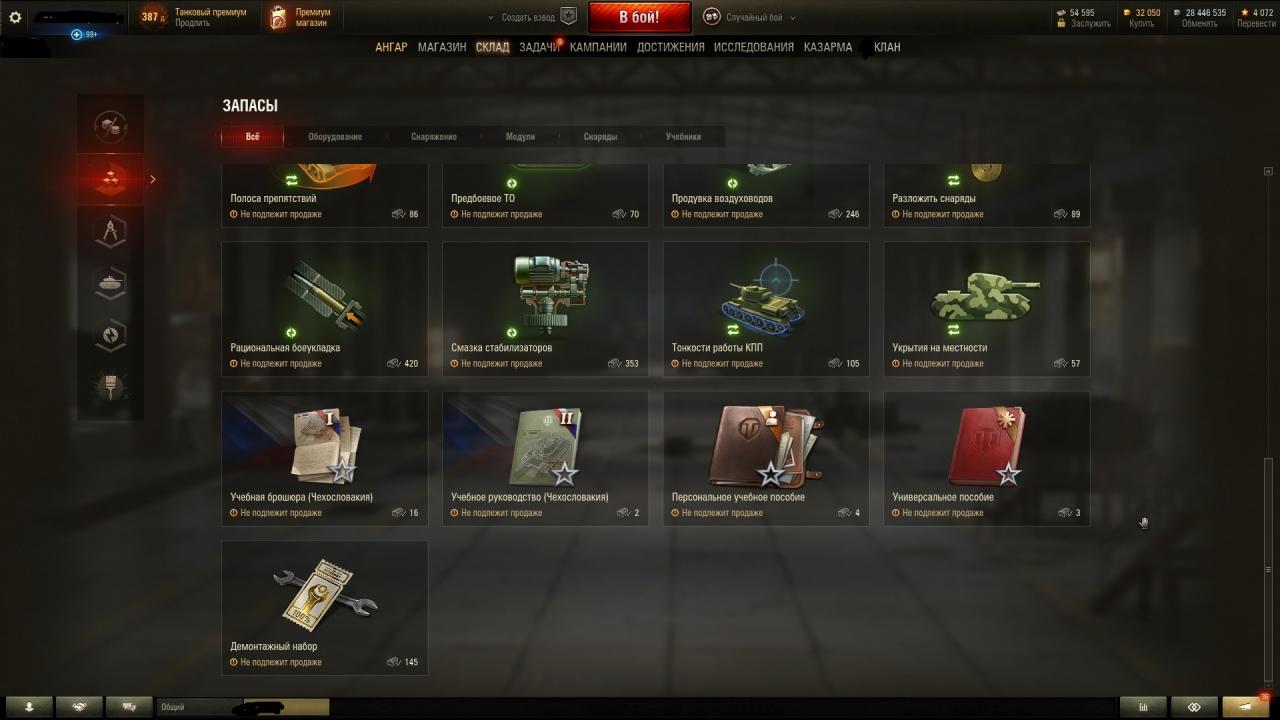Open the Универсальное пособие item card
Screen dimensions: 1280x720
click(x=986, y=458)
